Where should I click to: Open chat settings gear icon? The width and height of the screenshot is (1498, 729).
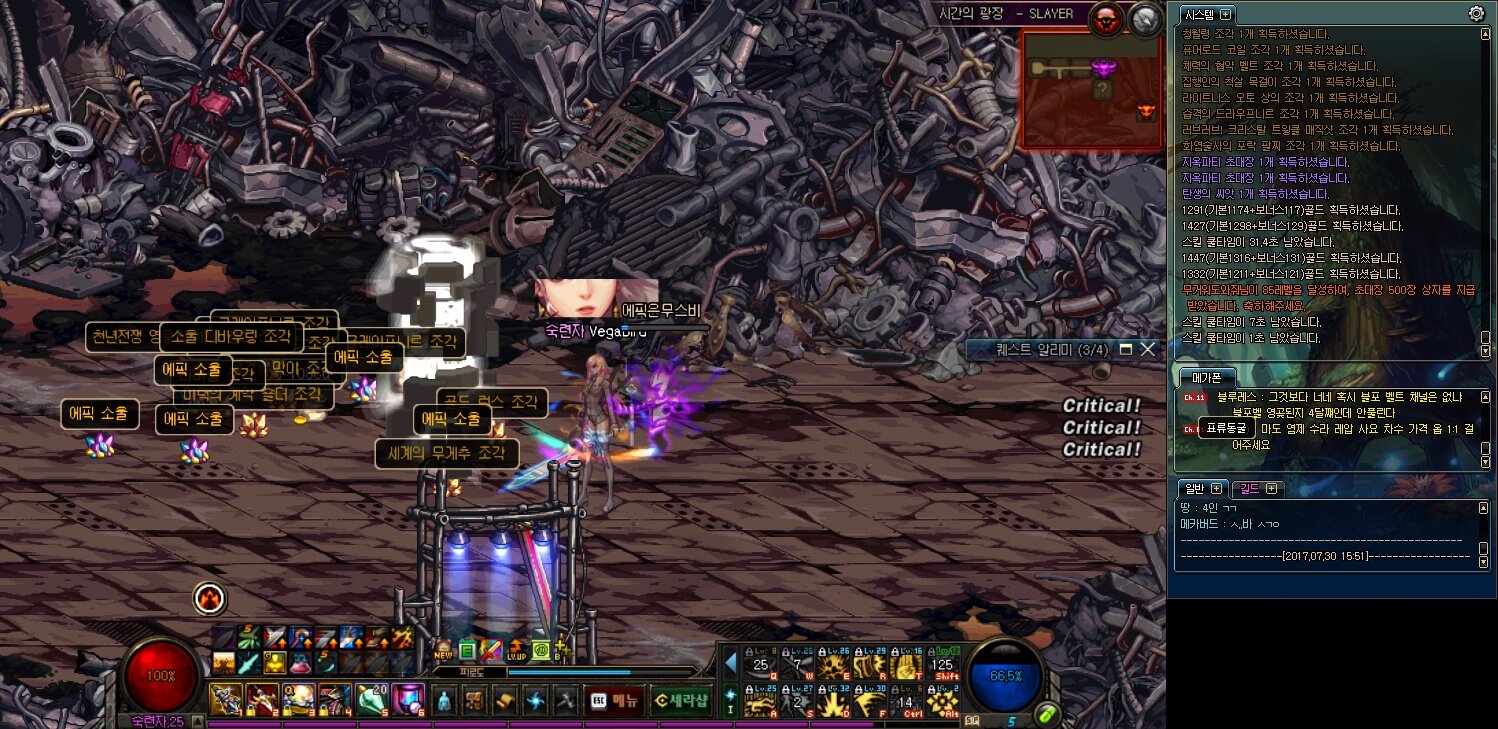click(1476, 14)
